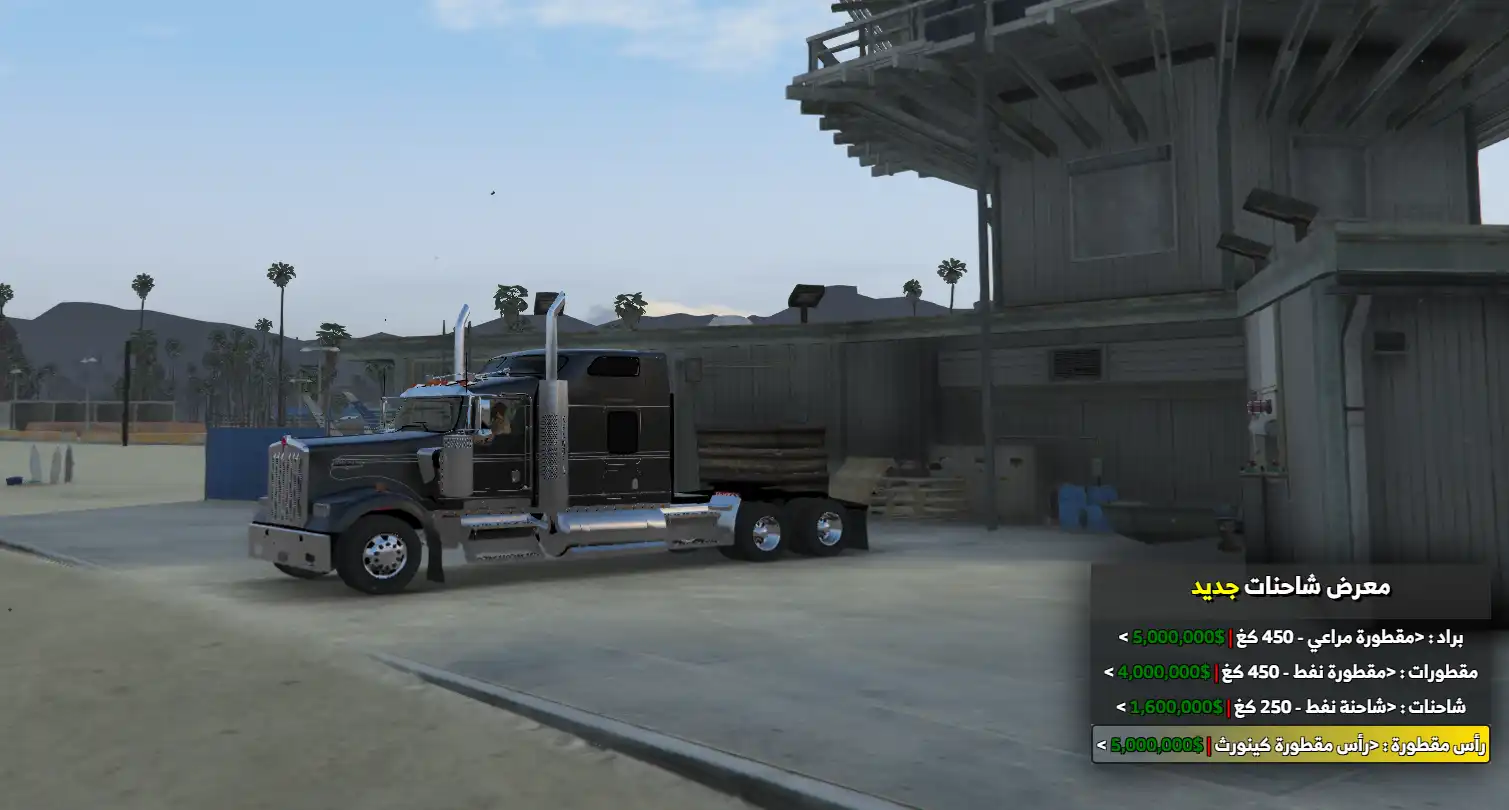Choose the مقطورات oil trailer row
Screen dimensions: 1509x810
click(x=1290, y=672)
